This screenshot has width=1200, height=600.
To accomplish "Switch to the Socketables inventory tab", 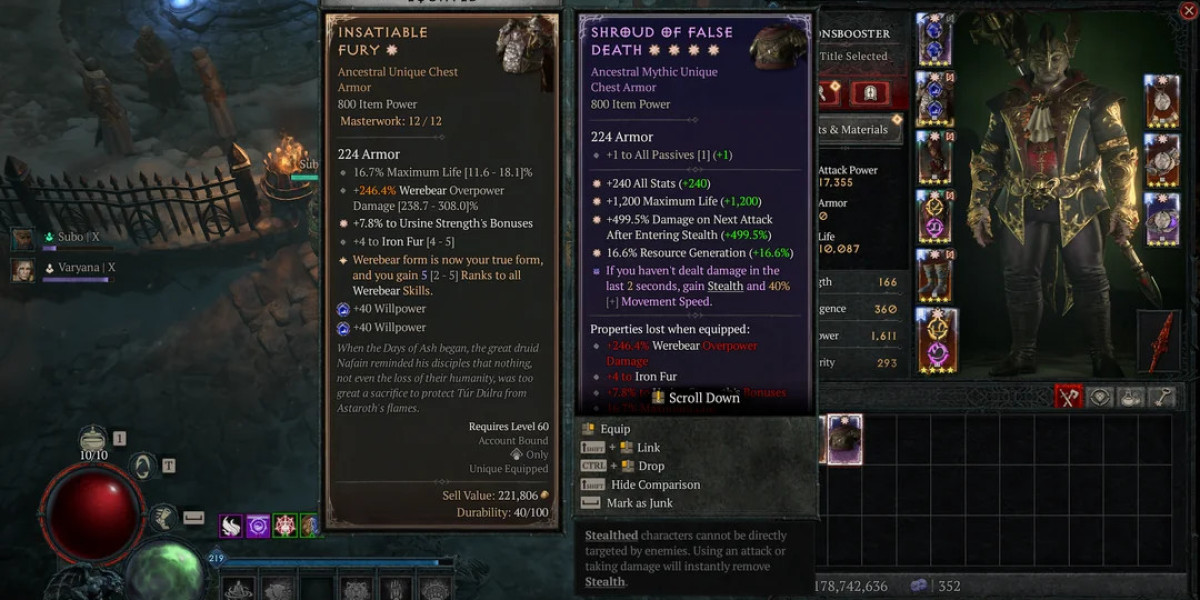I will point(1100,397).
